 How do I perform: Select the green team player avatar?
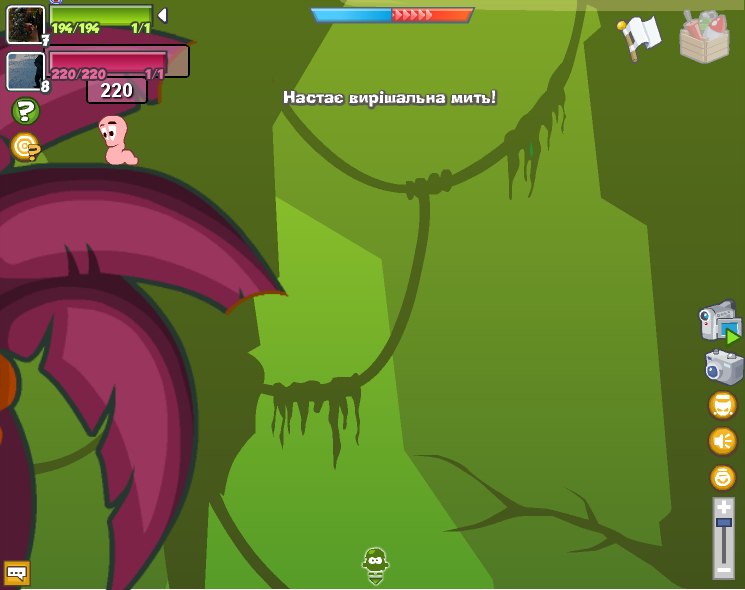[25, 24]
